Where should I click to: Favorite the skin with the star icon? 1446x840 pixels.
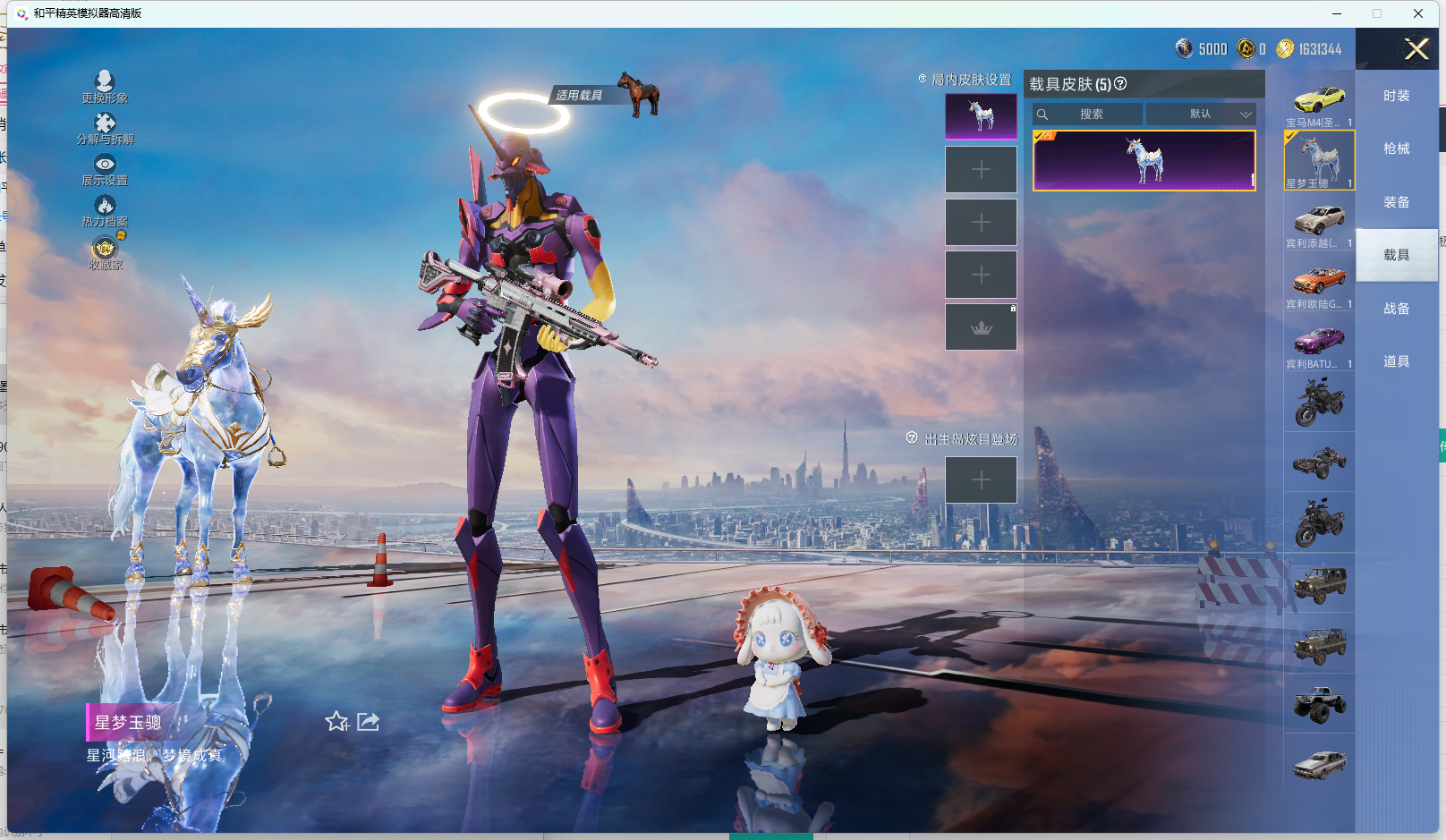(x=337, y=721)
